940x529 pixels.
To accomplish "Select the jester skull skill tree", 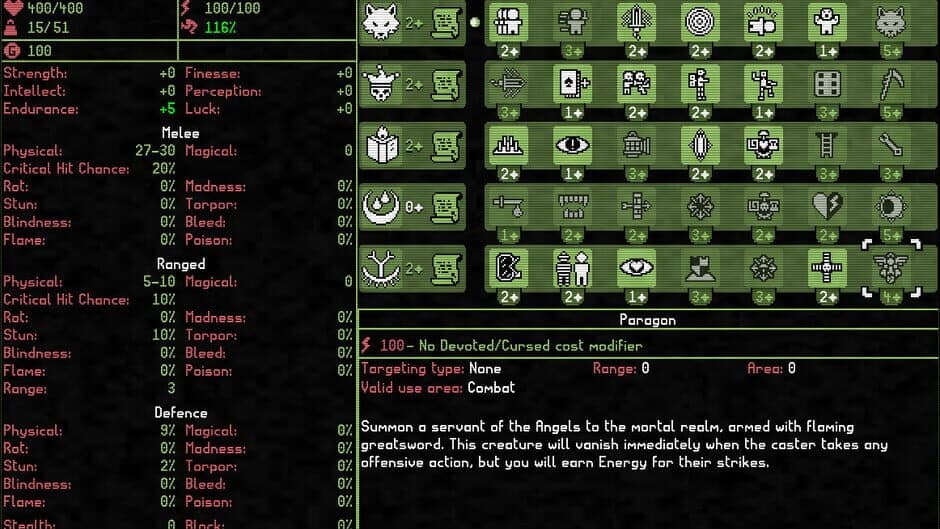I will click(x=381, y=83).
